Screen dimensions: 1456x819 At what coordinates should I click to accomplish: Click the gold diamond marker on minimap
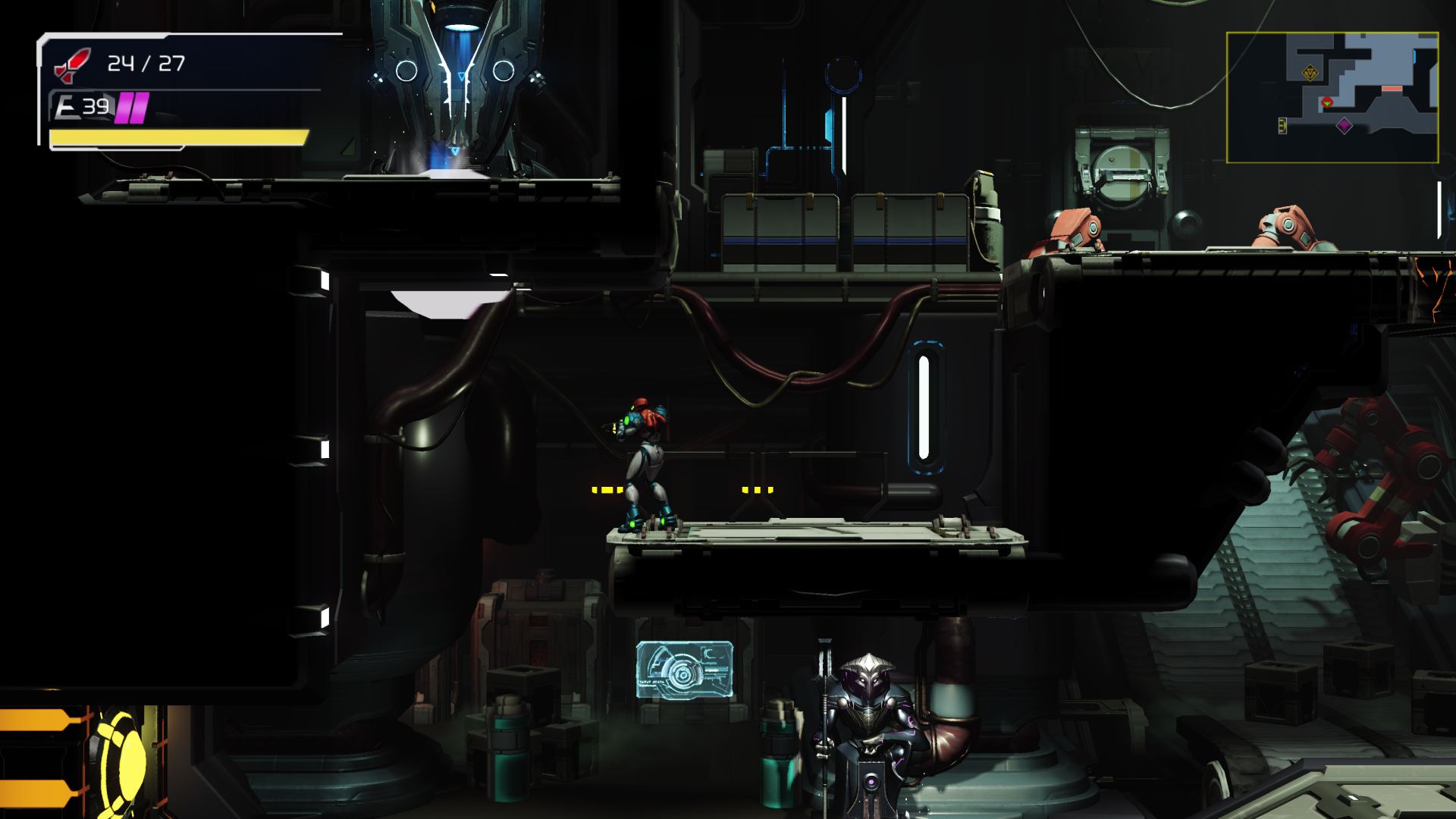[x=1309, y=73]
